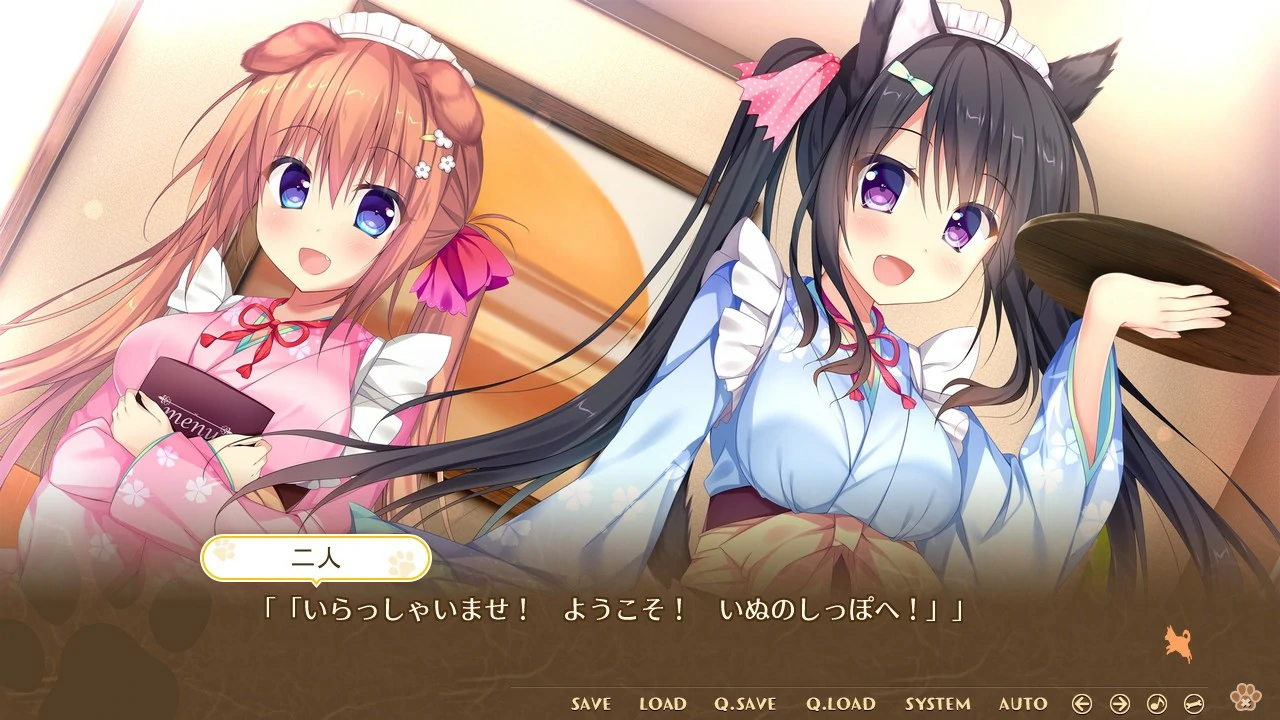
Task: Replay the voice via the music note icon
Action: (x=1155, y=703)
